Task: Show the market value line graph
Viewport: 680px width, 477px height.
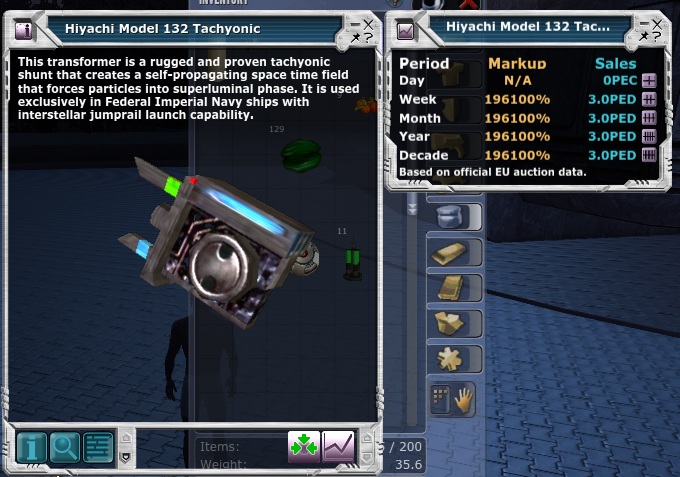Action: [x=339, y=446]
